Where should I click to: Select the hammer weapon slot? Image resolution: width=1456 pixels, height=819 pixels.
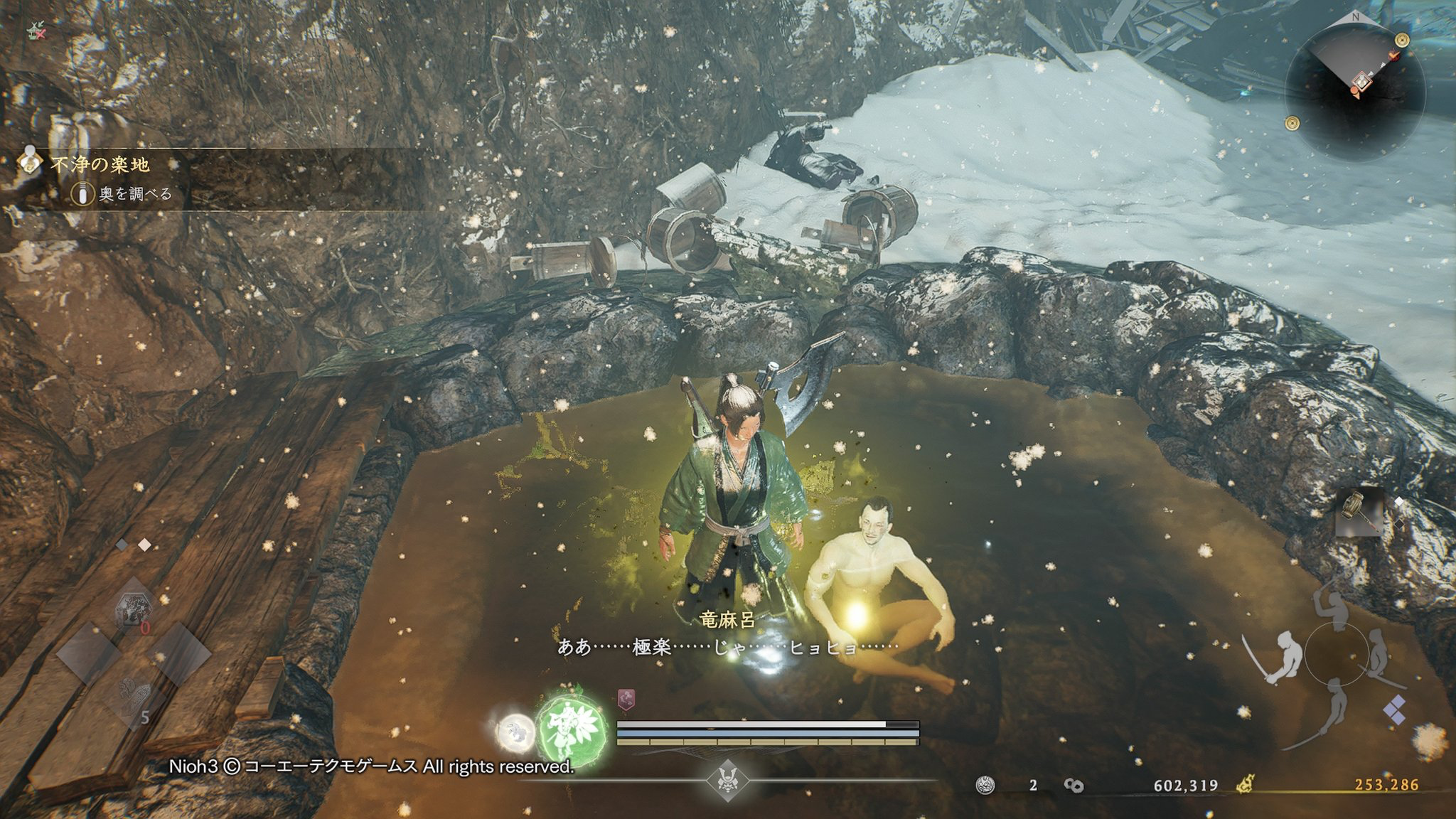(1359, 512)
